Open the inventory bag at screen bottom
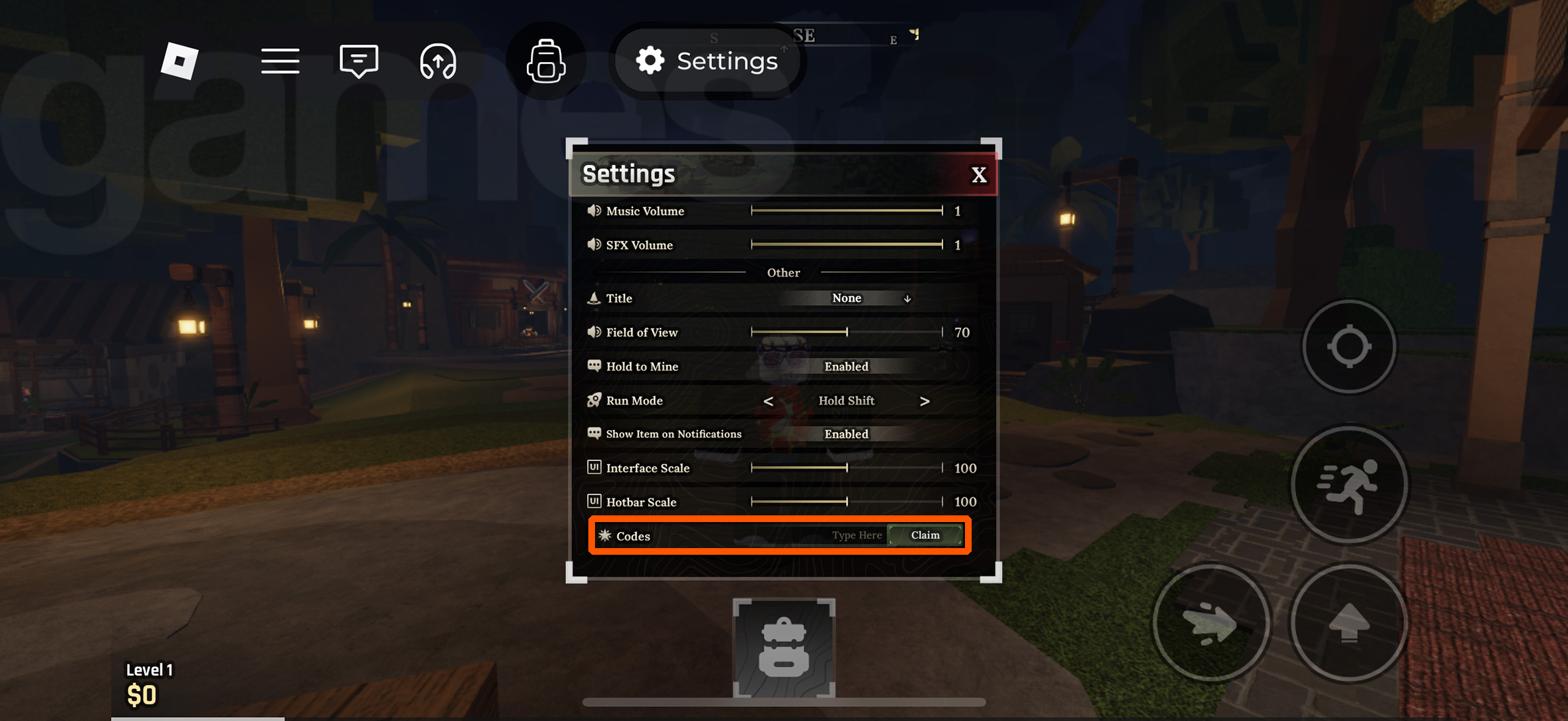Viewport: 1568px width, 721px height. (x=783, y=646)
